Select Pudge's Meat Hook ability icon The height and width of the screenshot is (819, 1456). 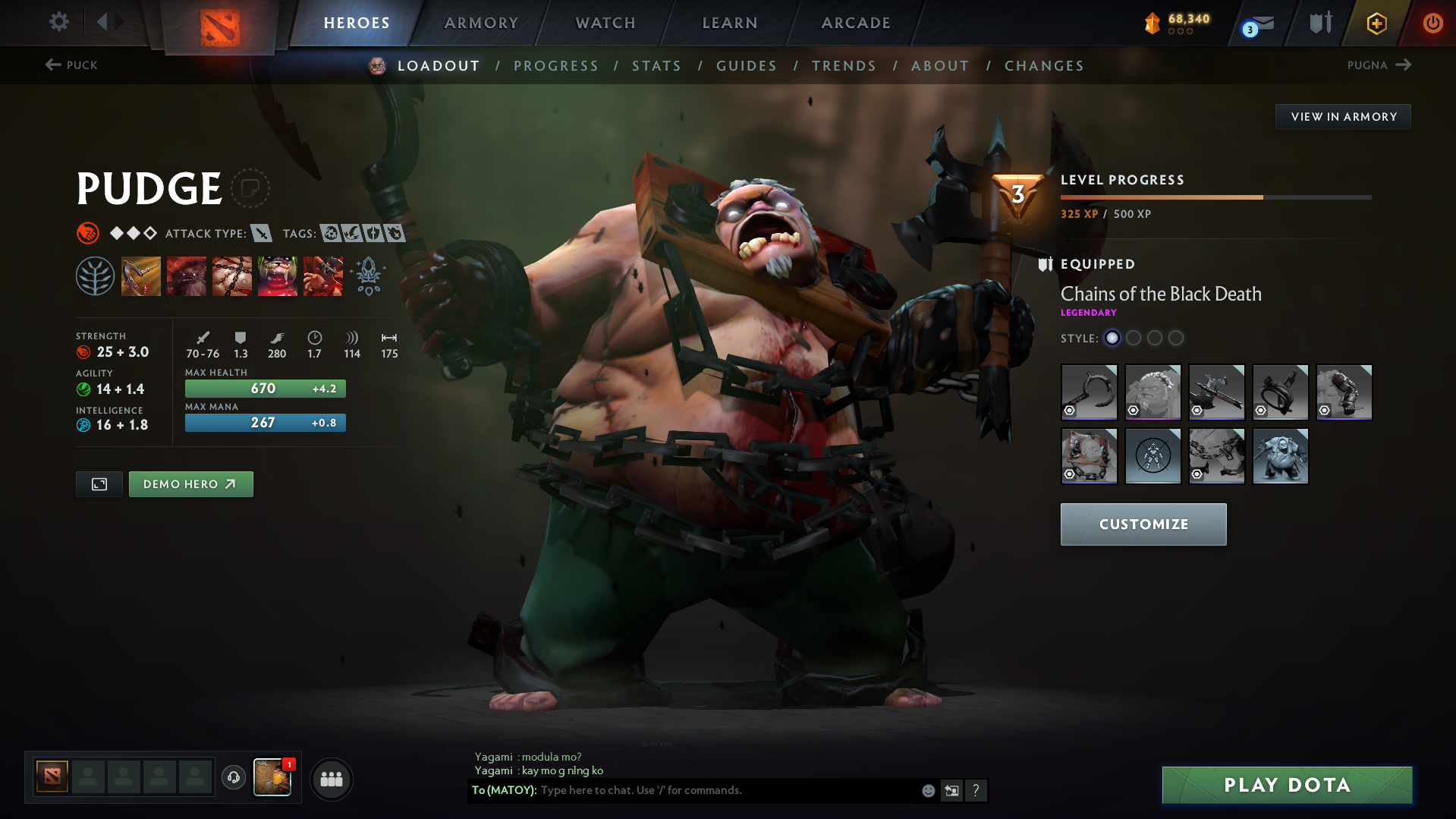pyautogui.click(x=141, y=276)
